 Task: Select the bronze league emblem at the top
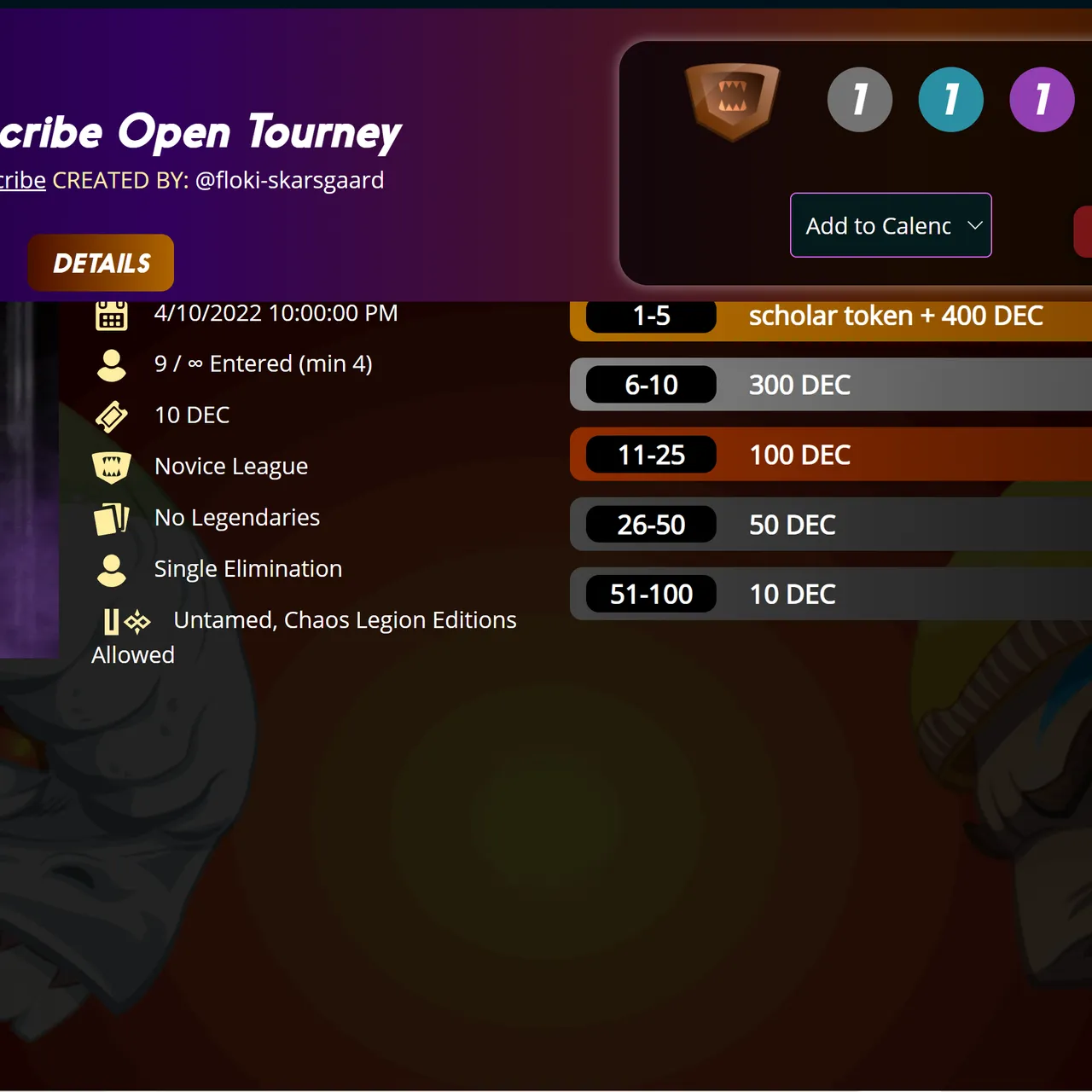click(x=733, y=98)
